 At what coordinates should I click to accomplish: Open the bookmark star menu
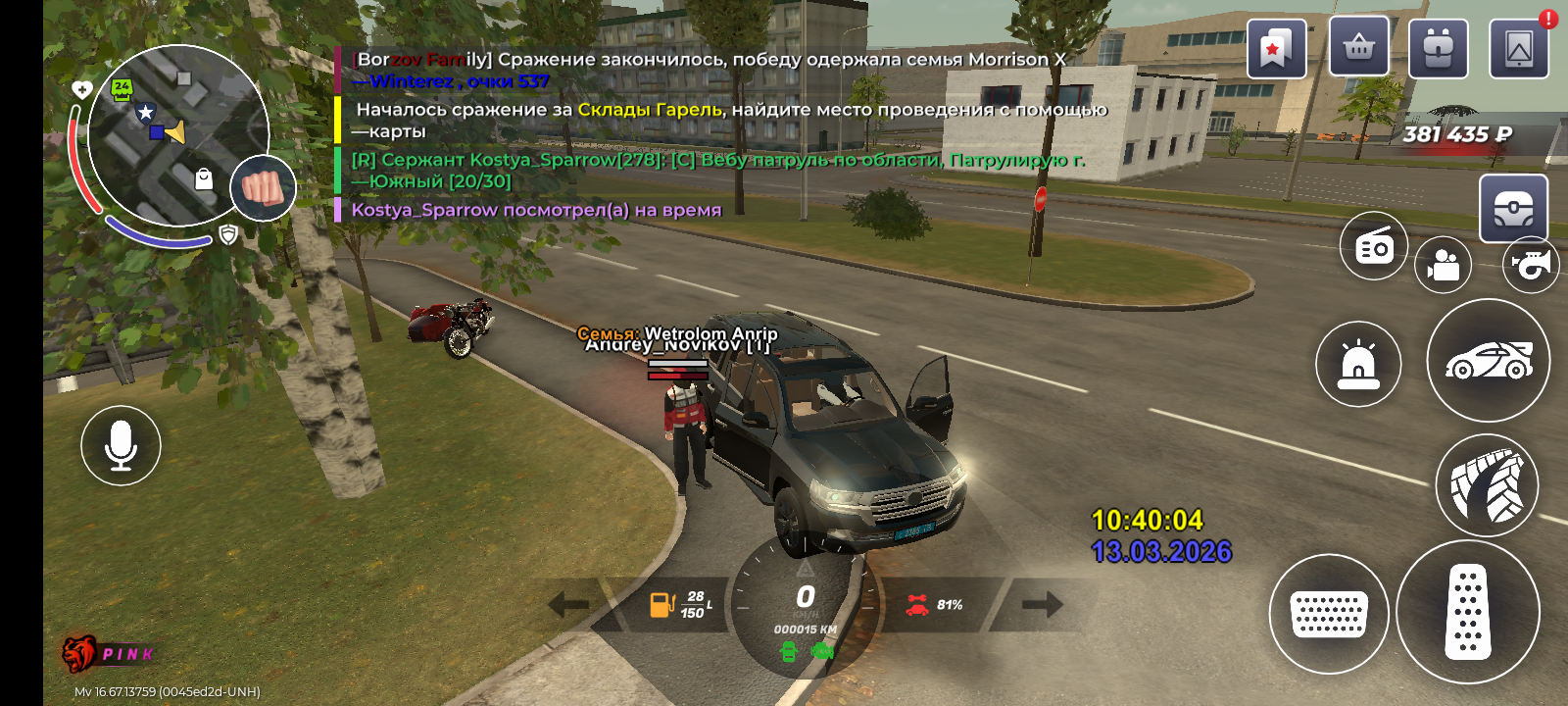tap(1276, 49)
